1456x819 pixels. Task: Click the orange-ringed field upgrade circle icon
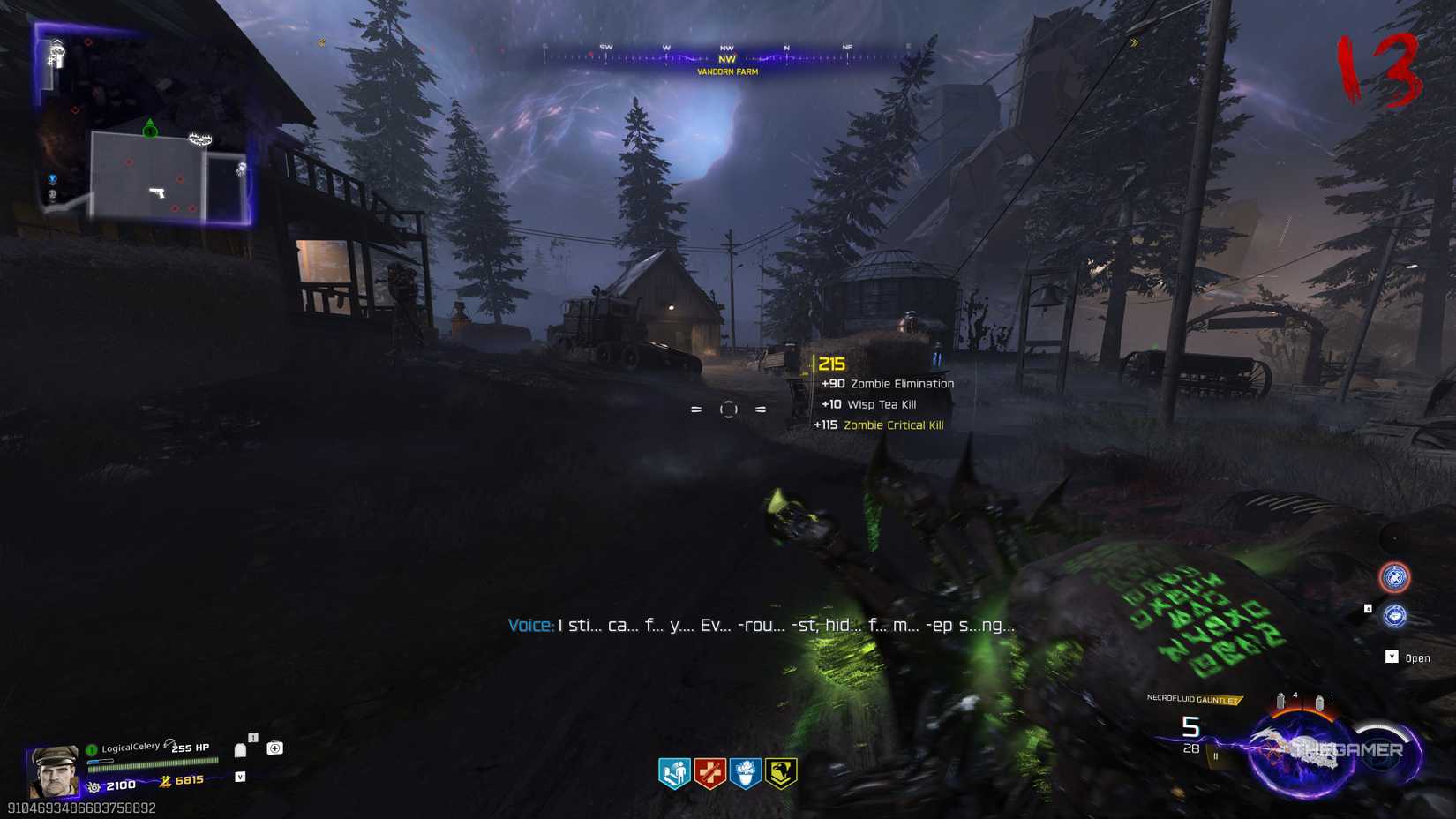tap(1396, 577)
